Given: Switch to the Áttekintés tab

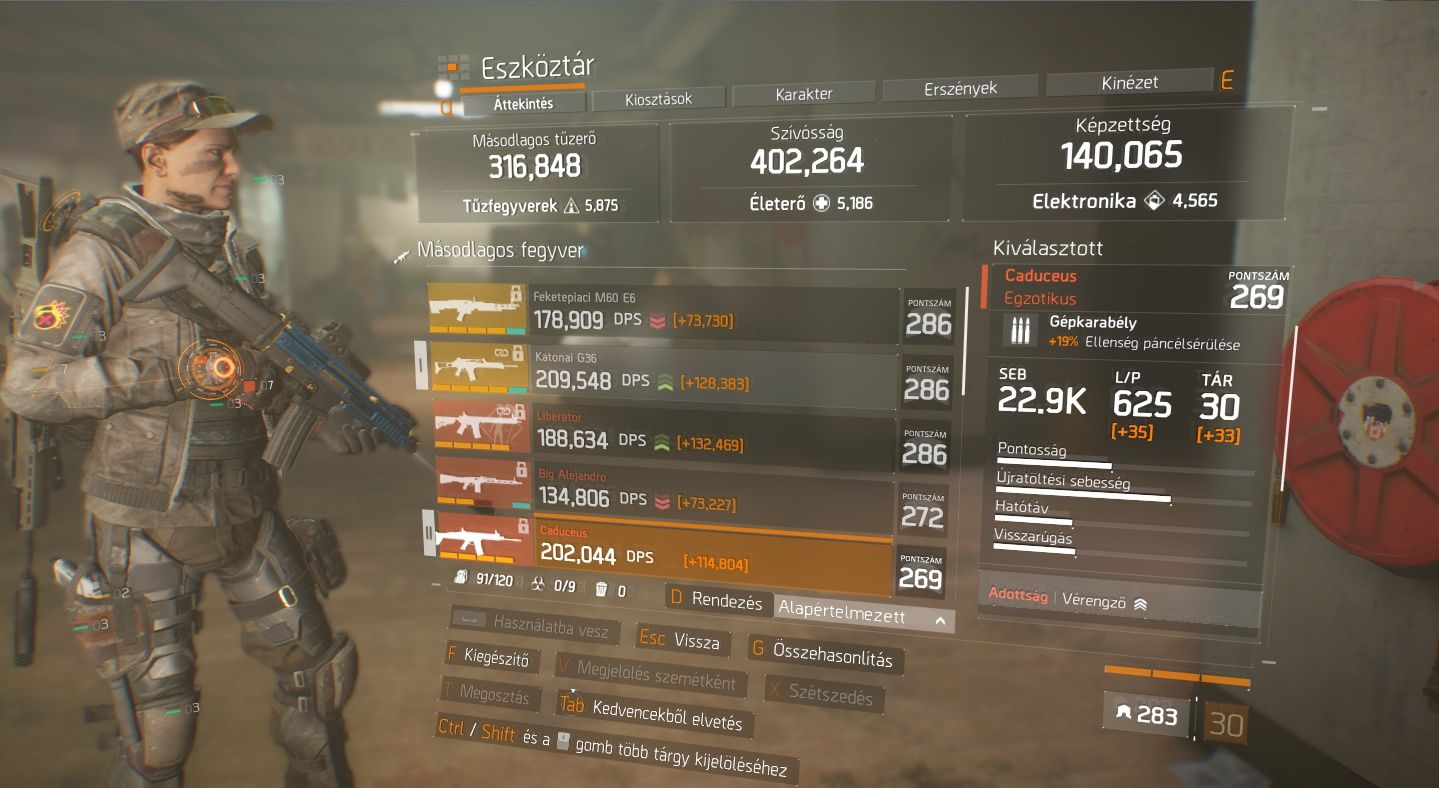Looking at the screenshot, I should point(523,103).
